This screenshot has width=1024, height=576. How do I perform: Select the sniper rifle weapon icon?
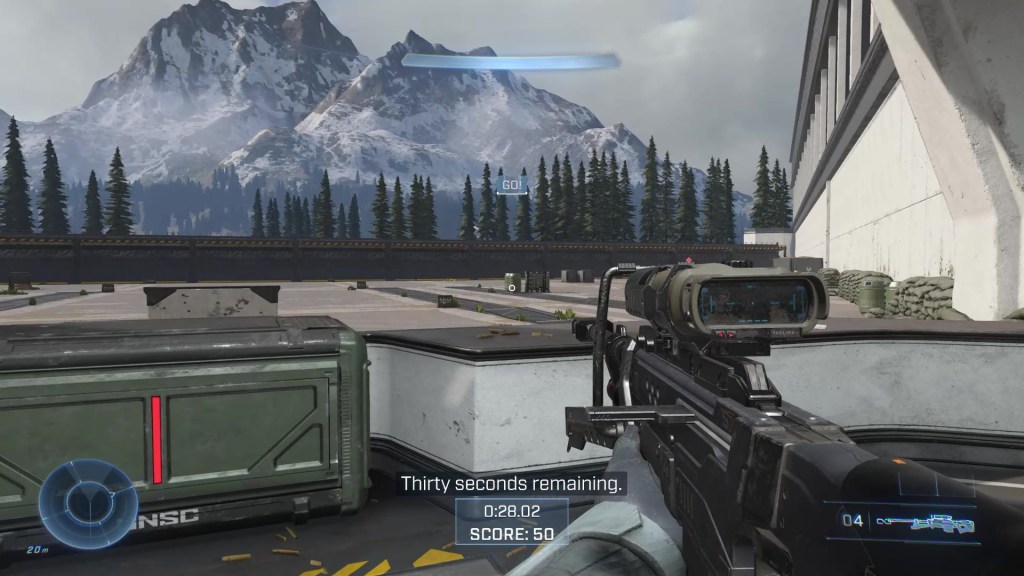click(x=924, y=523)
